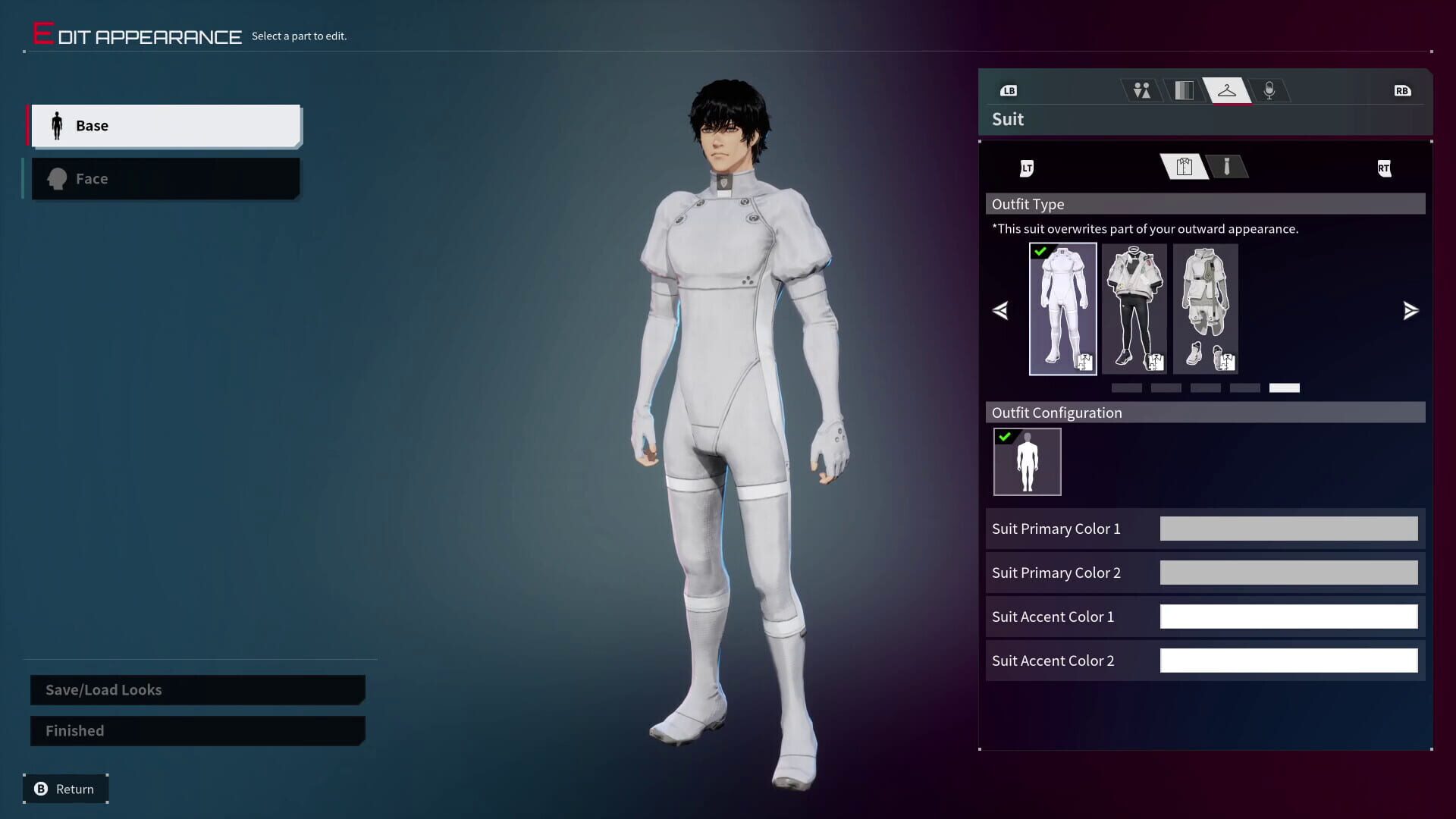Open the Suit Primary Color 1 swatch
Viewport: 1456px width, 819px height.
pyautogui.click(x=1288, y=529)
